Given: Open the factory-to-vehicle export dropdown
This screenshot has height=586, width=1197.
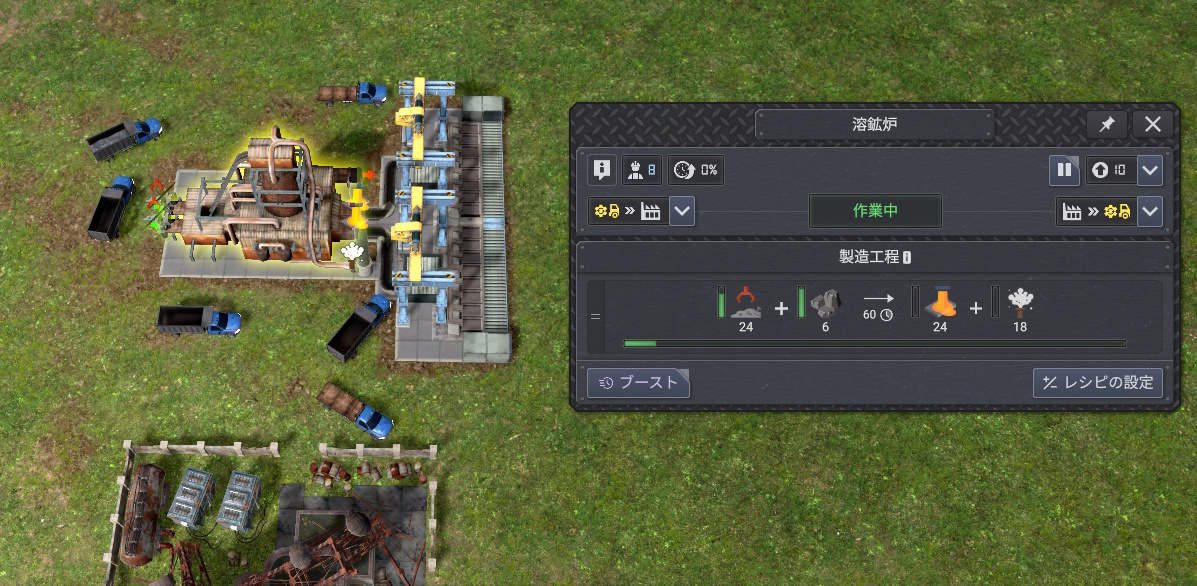Looking at the screenshot, I should (1150, 211).
